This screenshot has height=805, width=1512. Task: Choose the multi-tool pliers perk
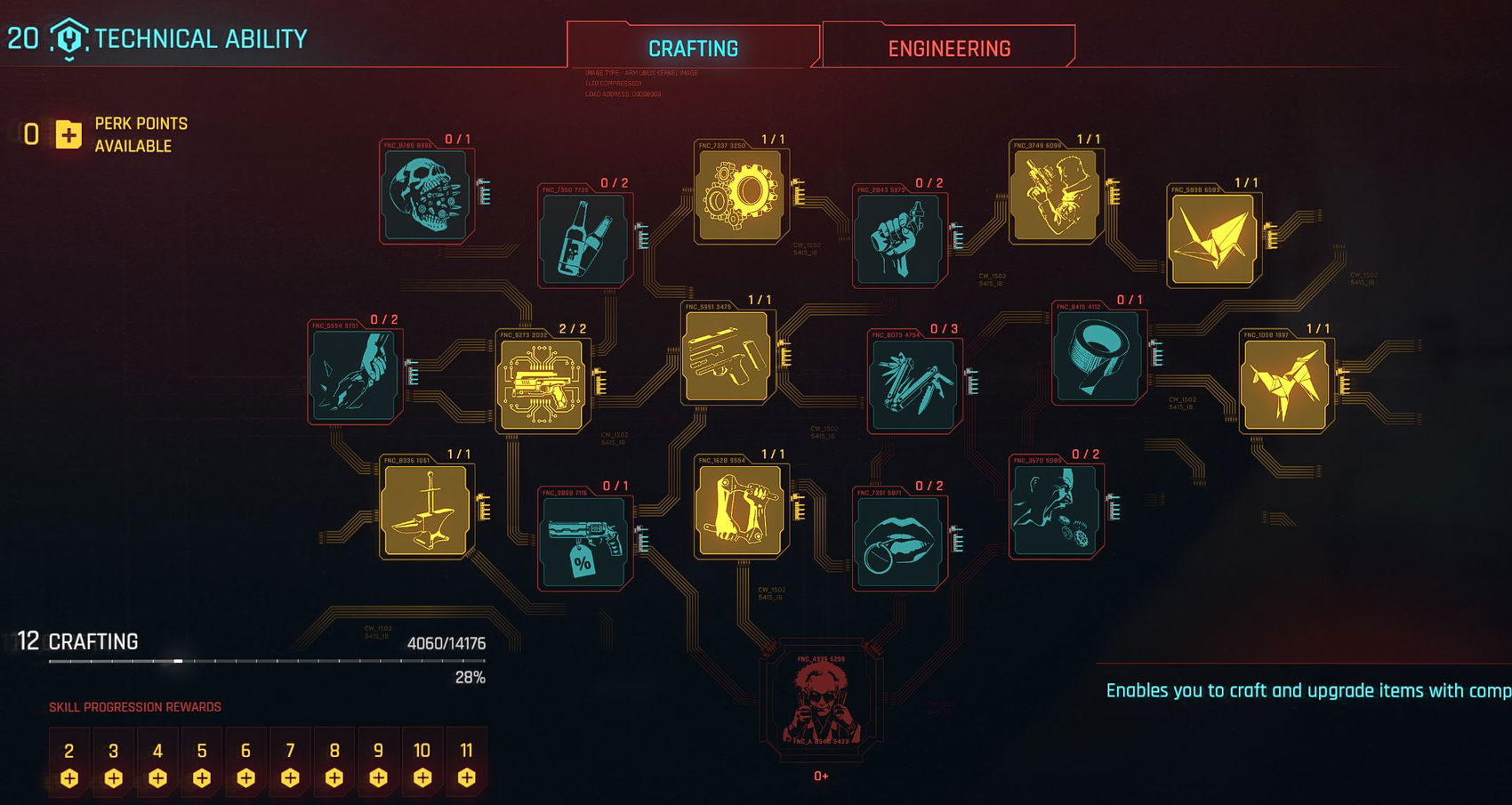(914, 384)
